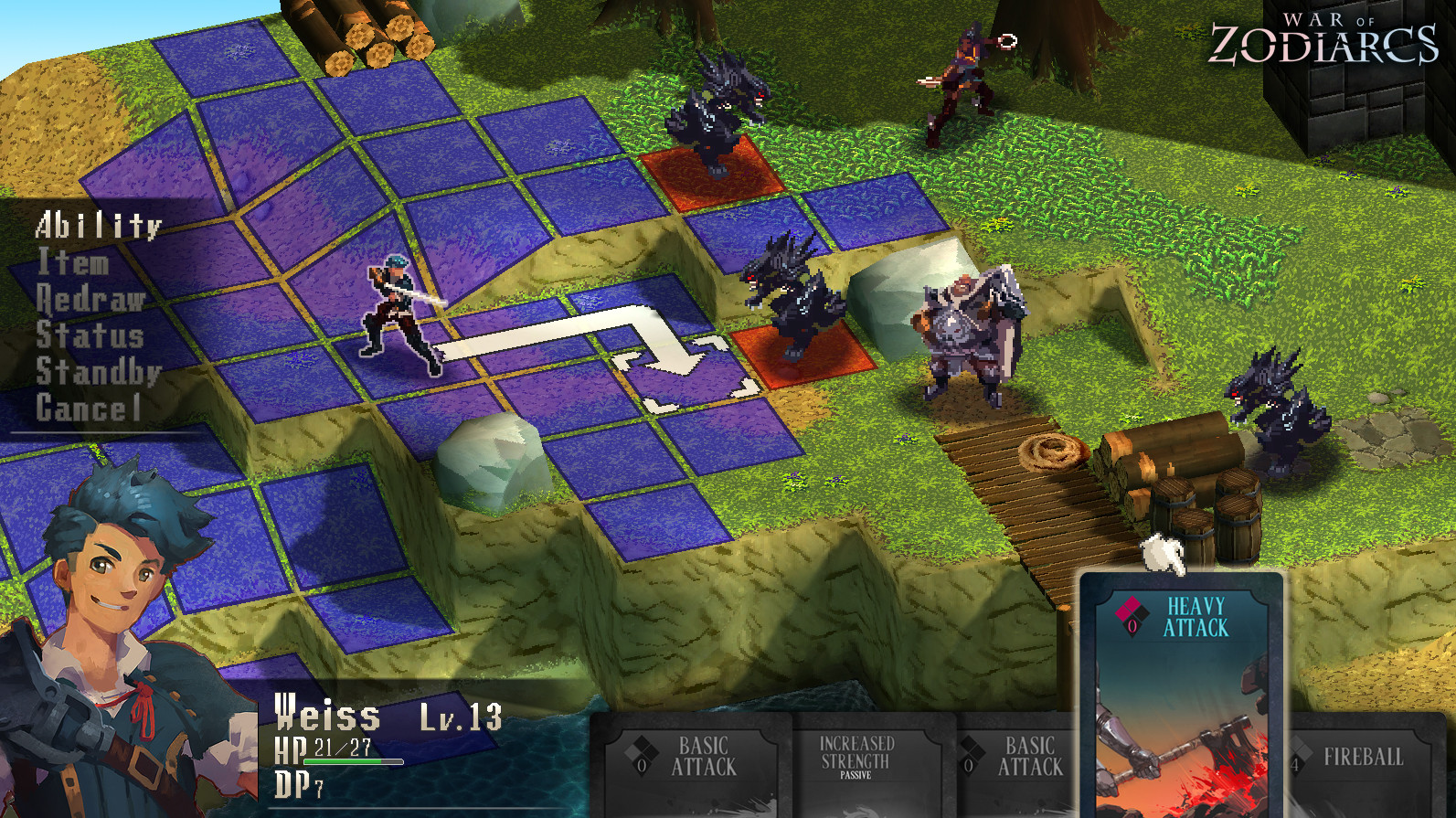Pick the Fireball card

(1362, 759)
